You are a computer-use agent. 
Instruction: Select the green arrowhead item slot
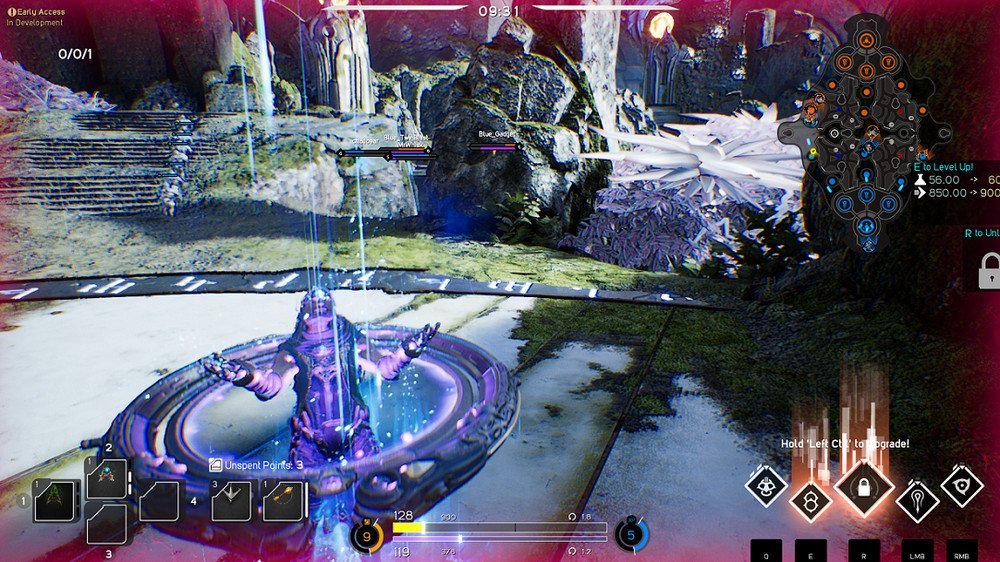pyautogui.click(x=55, y=500)
